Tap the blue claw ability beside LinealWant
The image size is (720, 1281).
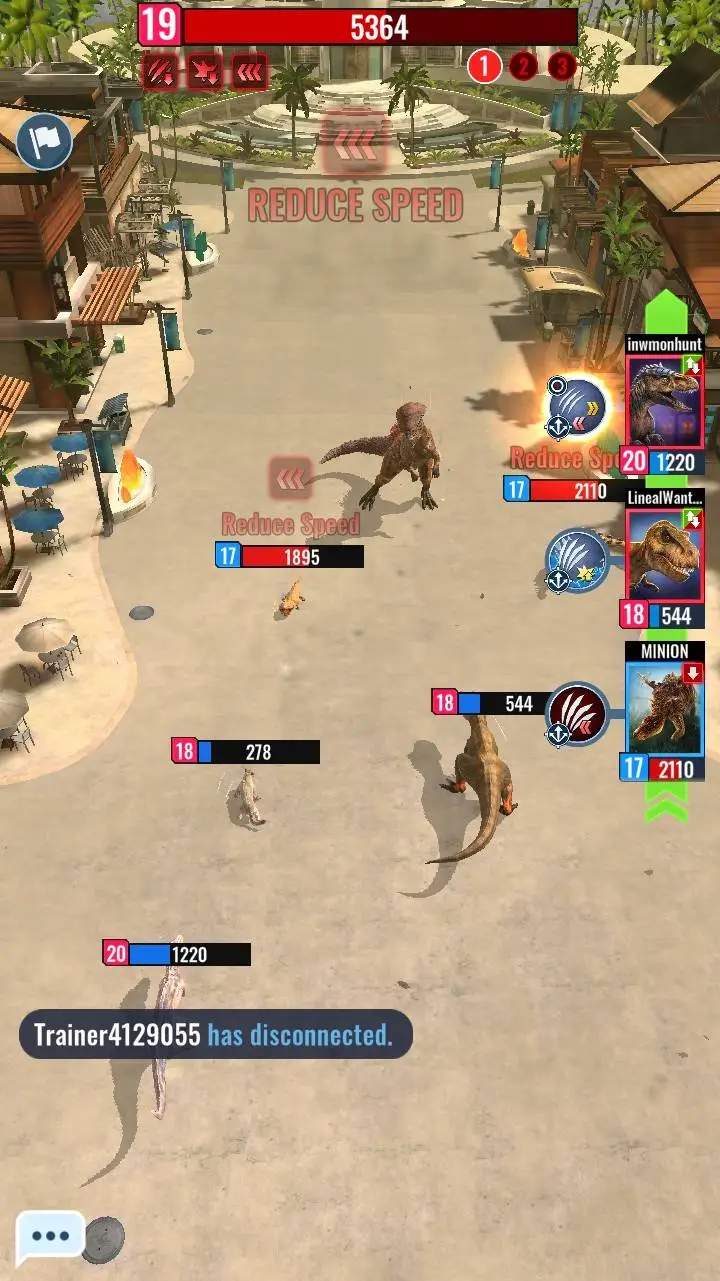coord(577,560)
